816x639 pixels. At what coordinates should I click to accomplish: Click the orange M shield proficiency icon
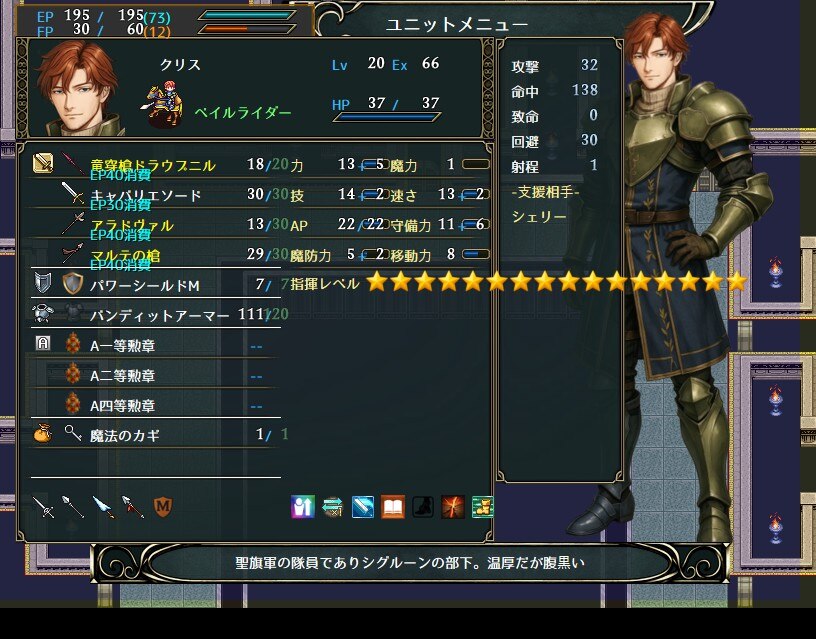click(163, 507)
